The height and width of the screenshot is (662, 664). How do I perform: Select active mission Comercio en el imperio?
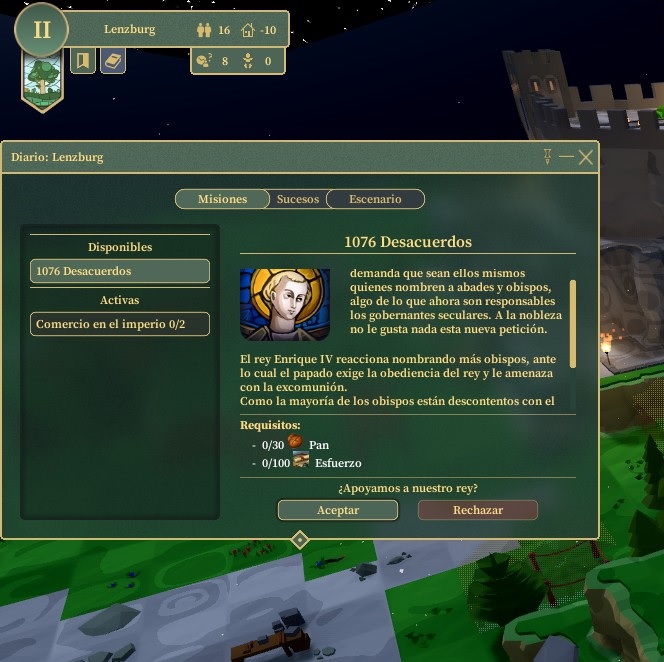[x=120, y=324]
